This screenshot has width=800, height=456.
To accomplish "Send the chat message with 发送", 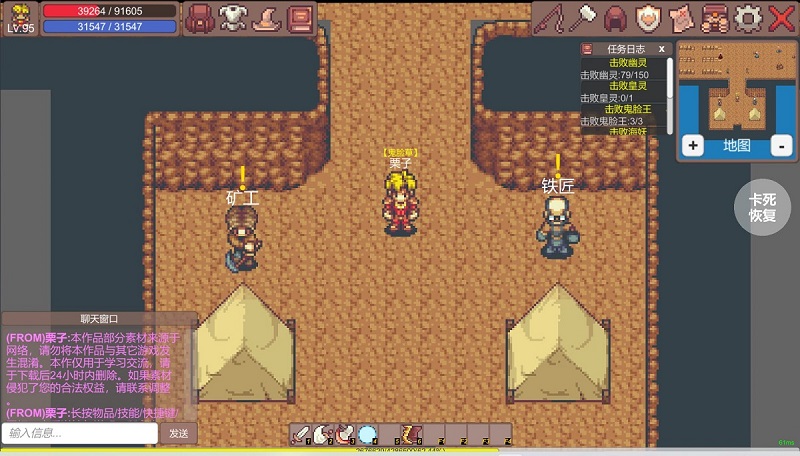I will point(178,433).
